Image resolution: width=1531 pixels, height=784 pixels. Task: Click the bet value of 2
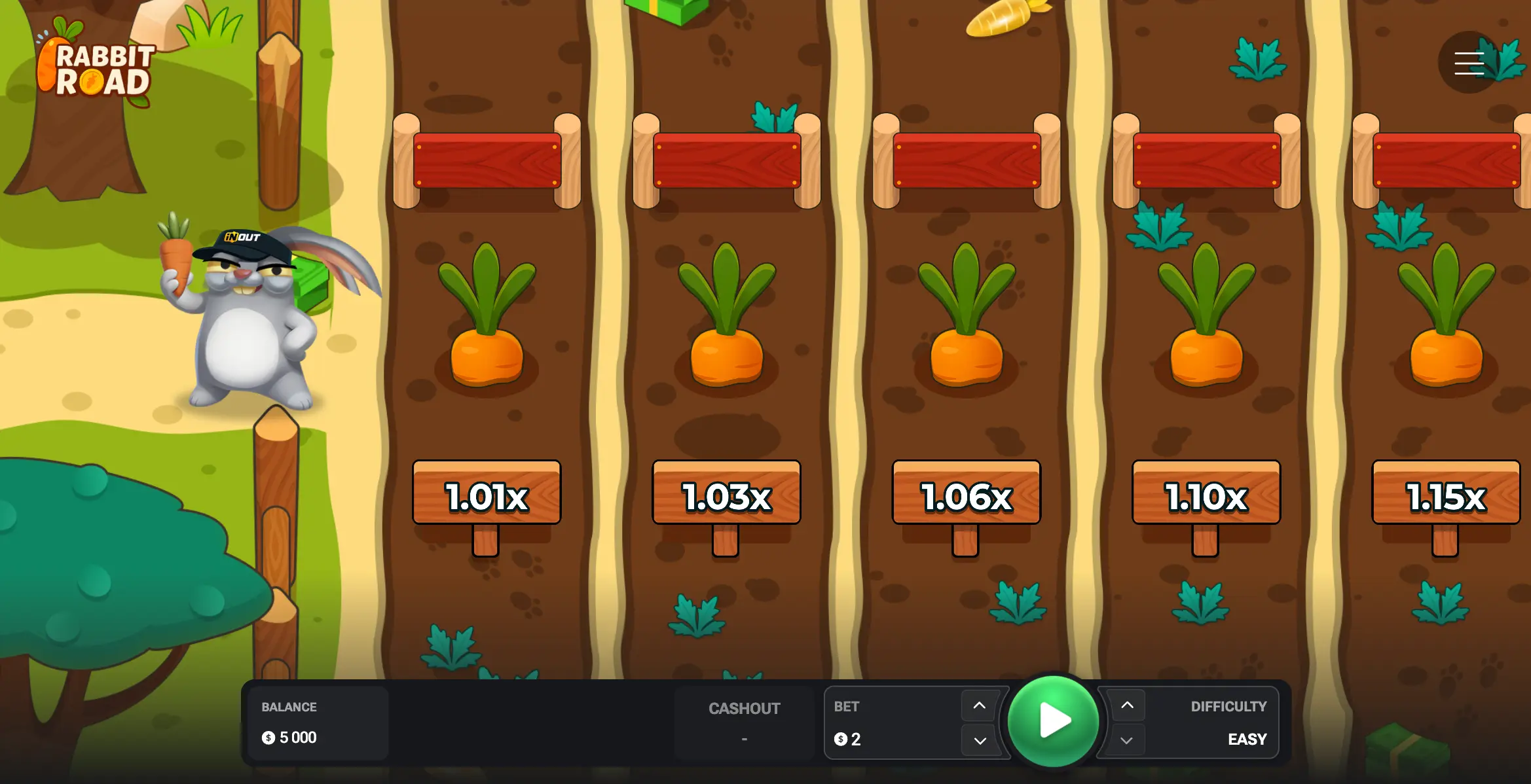pyautogui.click(x=855, y=739)
